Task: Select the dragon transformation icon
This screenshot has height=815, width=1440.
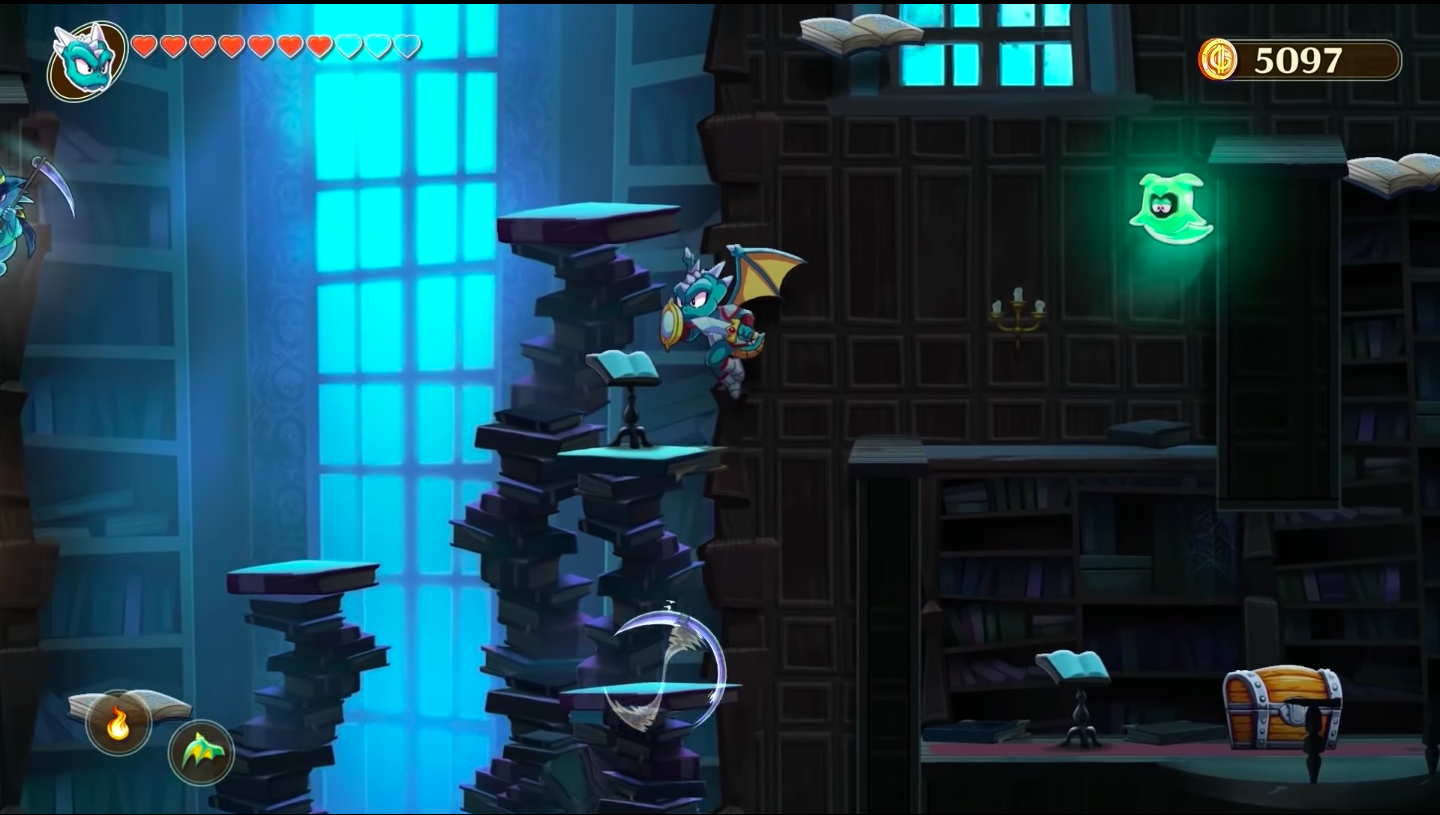Action: click(x=200, y=753)
